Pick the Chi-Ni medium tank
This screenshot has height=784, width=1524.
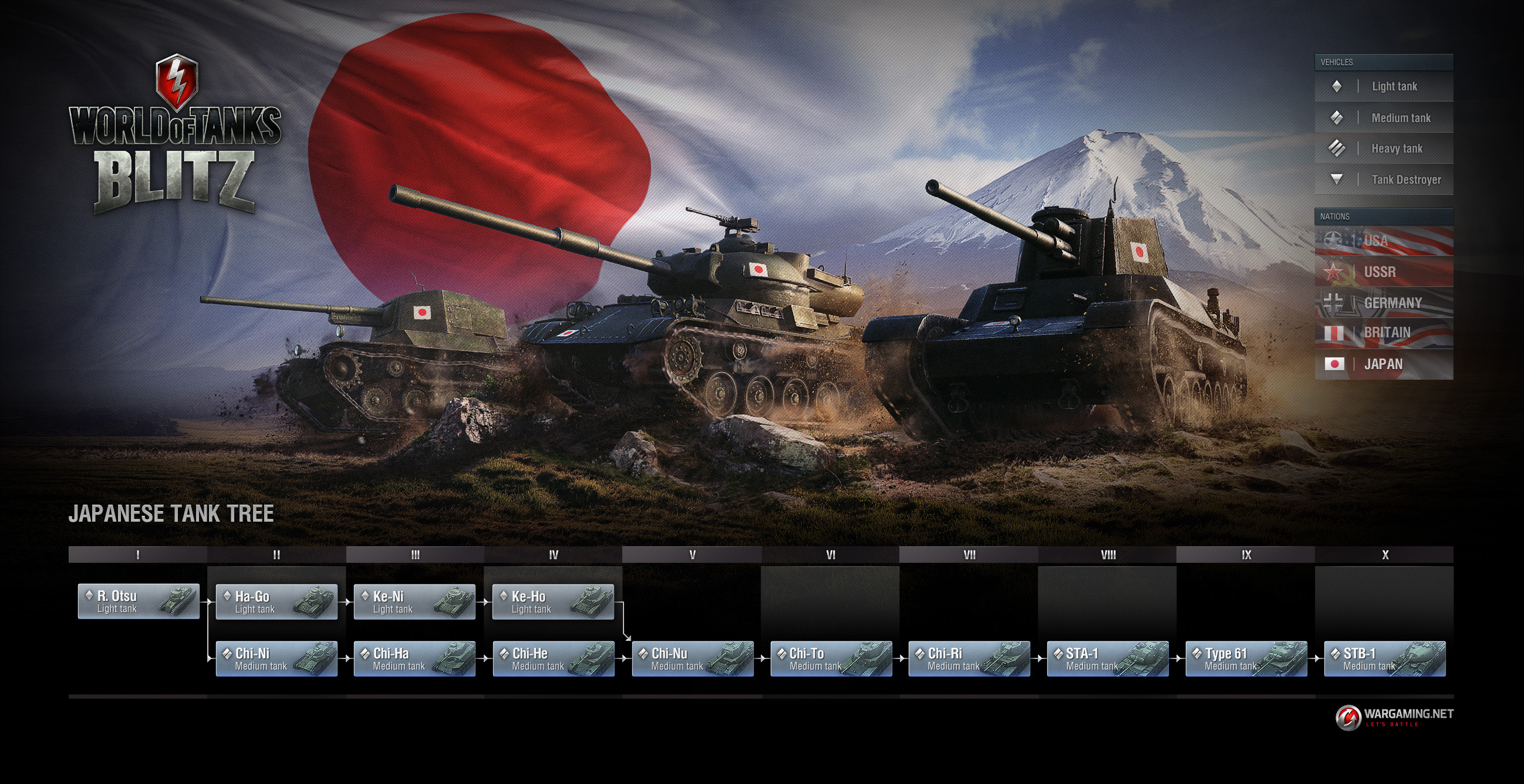tap(277, 658)
